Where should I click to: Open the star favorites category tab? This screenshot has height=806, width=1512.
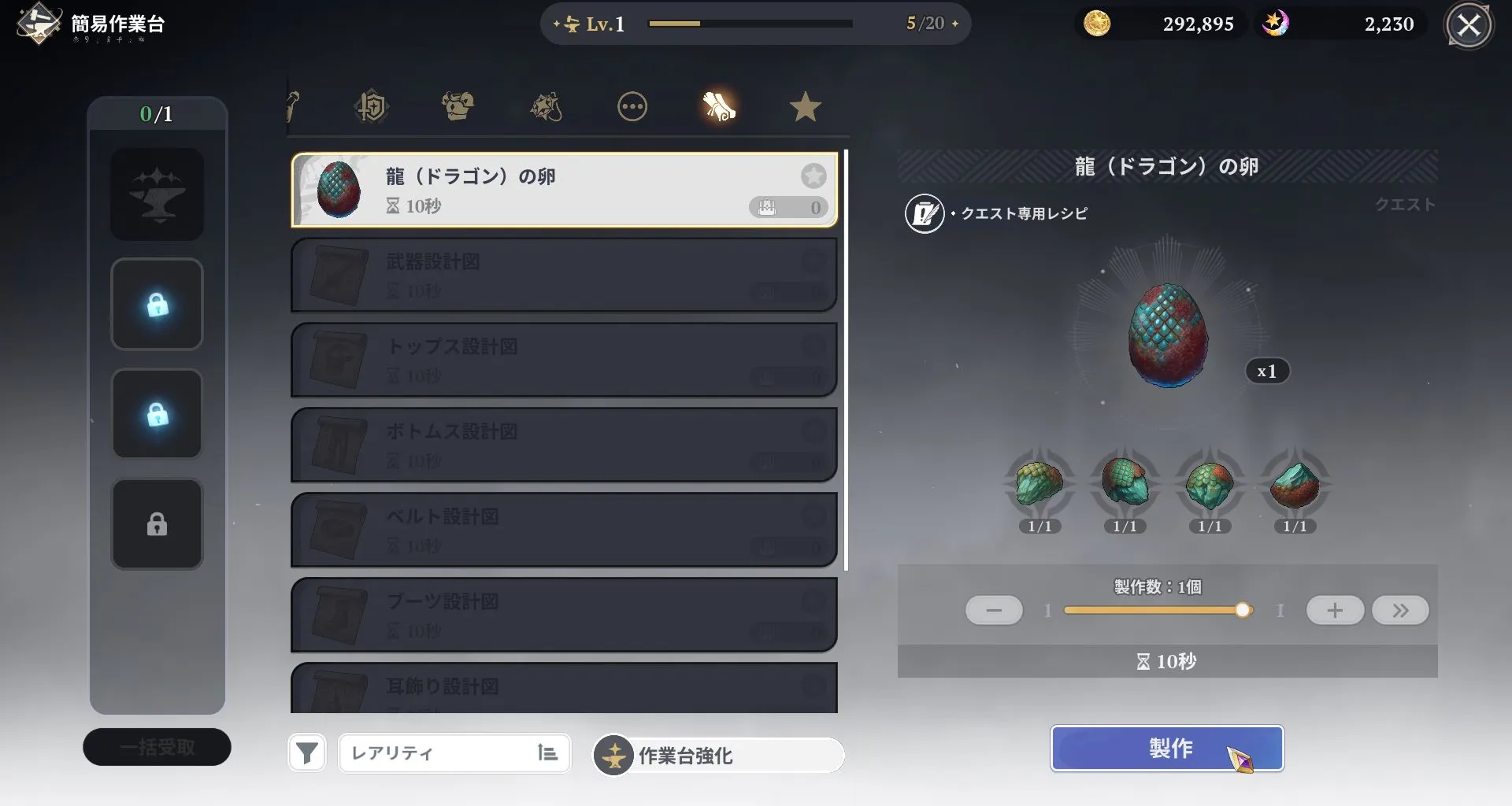[805, 106]
